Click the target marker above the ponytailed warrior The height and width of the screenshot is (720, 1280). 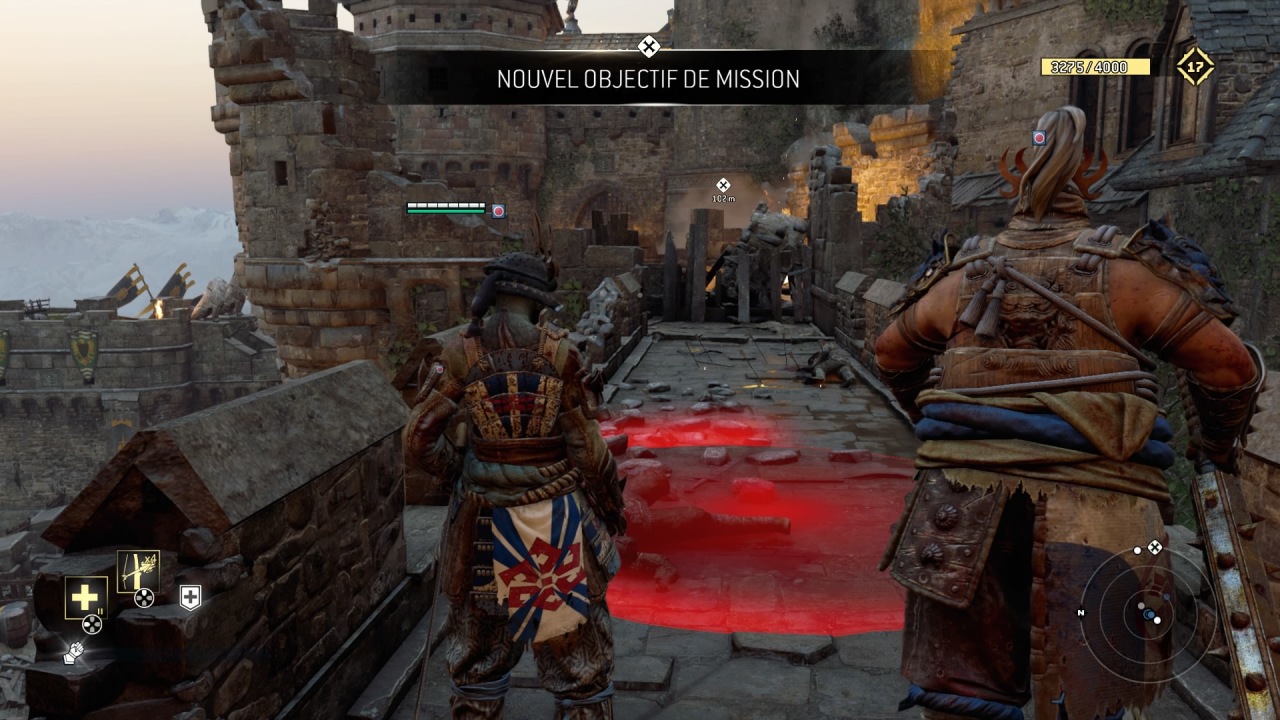(1039, 138)
